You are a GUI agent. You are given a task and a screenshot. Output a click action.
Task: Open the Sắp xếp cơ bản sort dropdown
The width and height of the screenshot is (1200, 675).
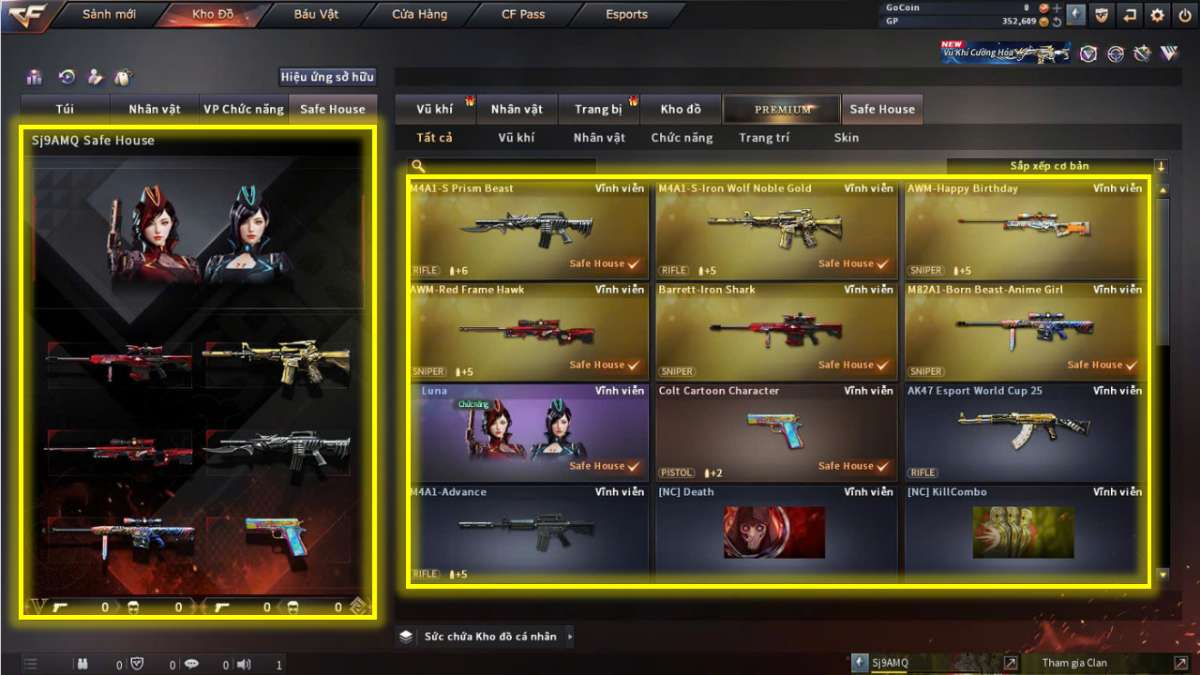coord(1056,166)
